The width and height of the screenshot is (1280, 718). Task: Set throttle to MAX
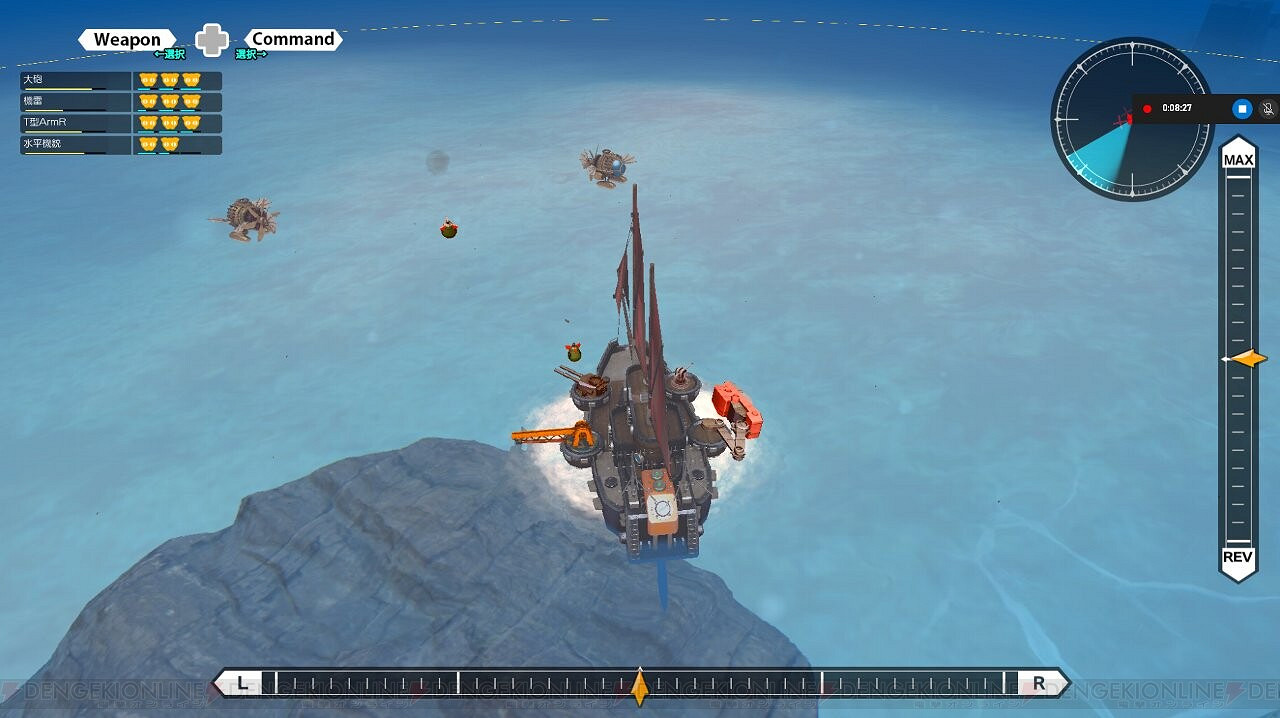click(1238, 160)
